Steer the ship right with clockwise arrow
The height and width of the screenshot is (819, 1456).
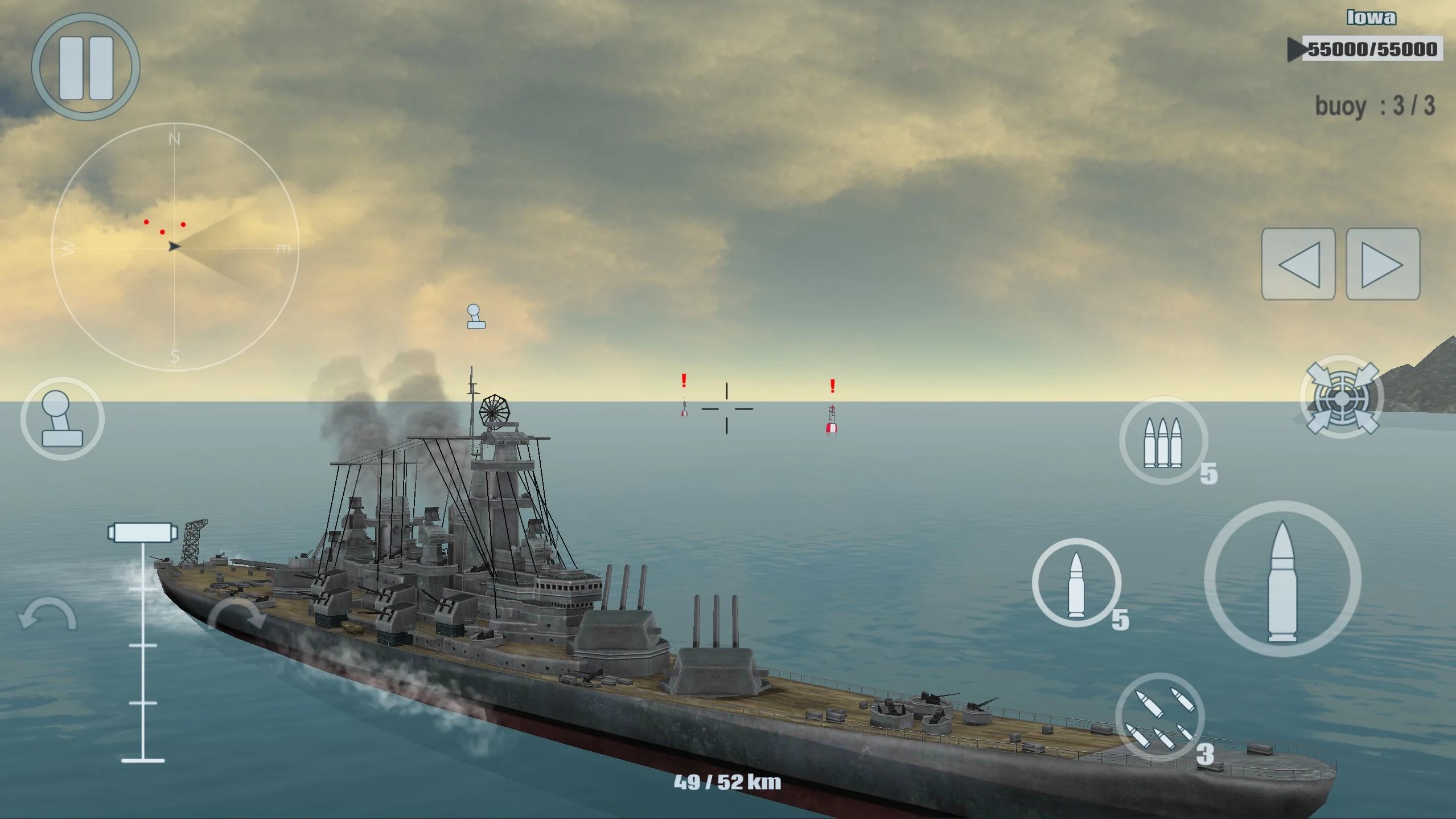[x=237, y=615]
